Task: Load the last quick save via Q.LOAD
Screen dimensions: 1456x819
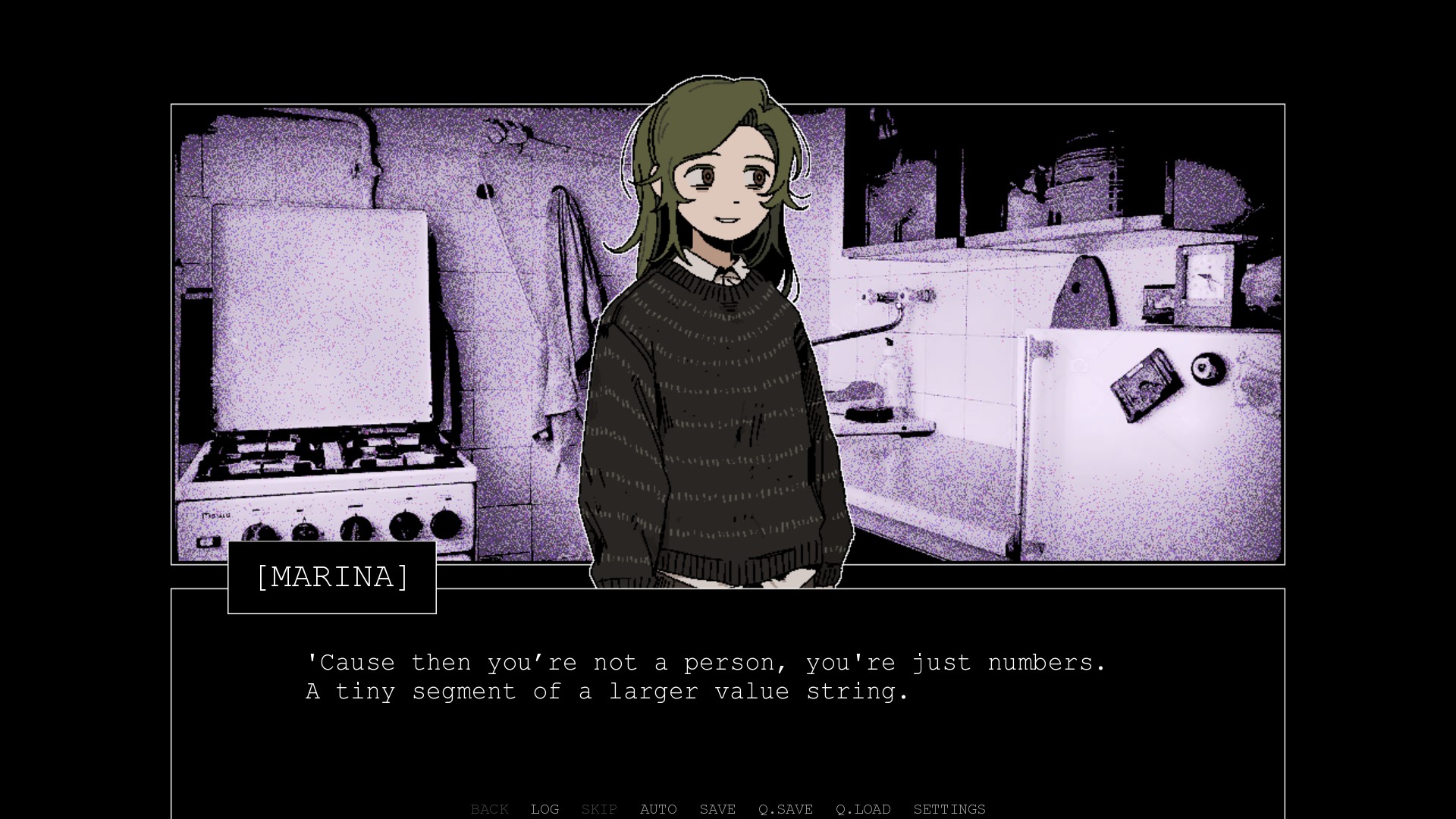Action: 863,809
